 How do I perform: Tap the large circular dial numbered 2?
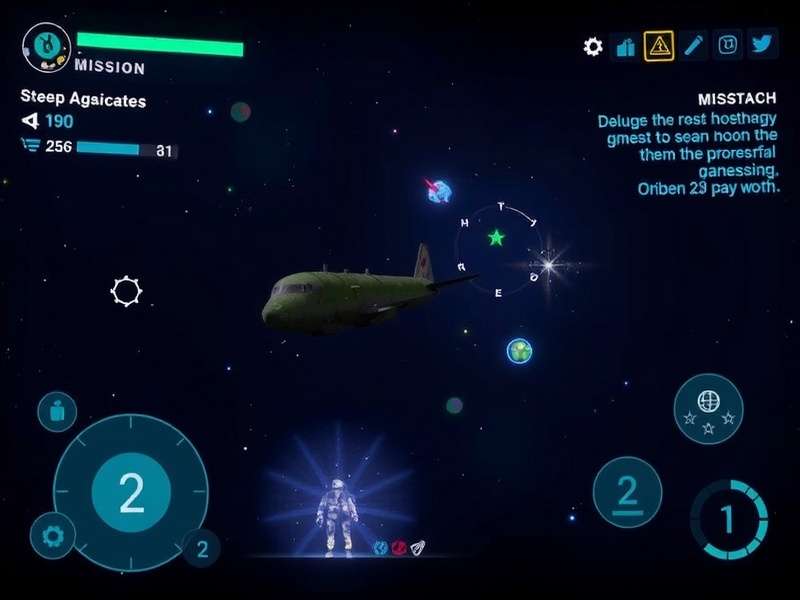(131, 492)
